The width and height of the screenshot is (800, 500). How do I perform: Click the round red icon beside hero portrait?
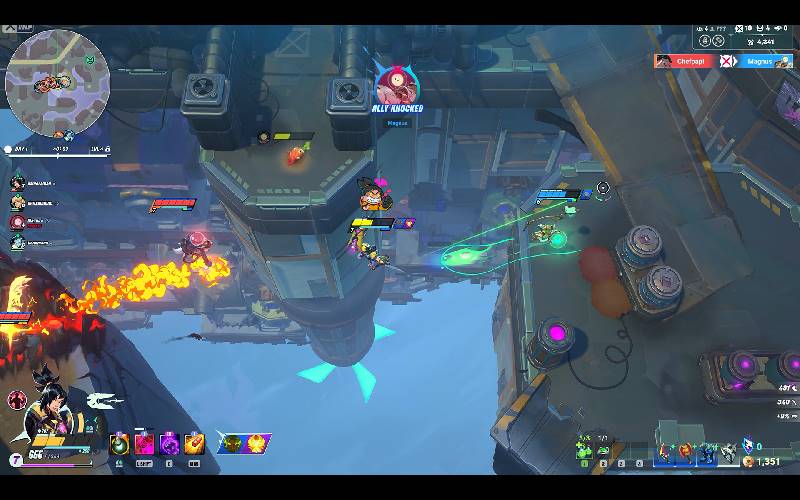point(17,400)
